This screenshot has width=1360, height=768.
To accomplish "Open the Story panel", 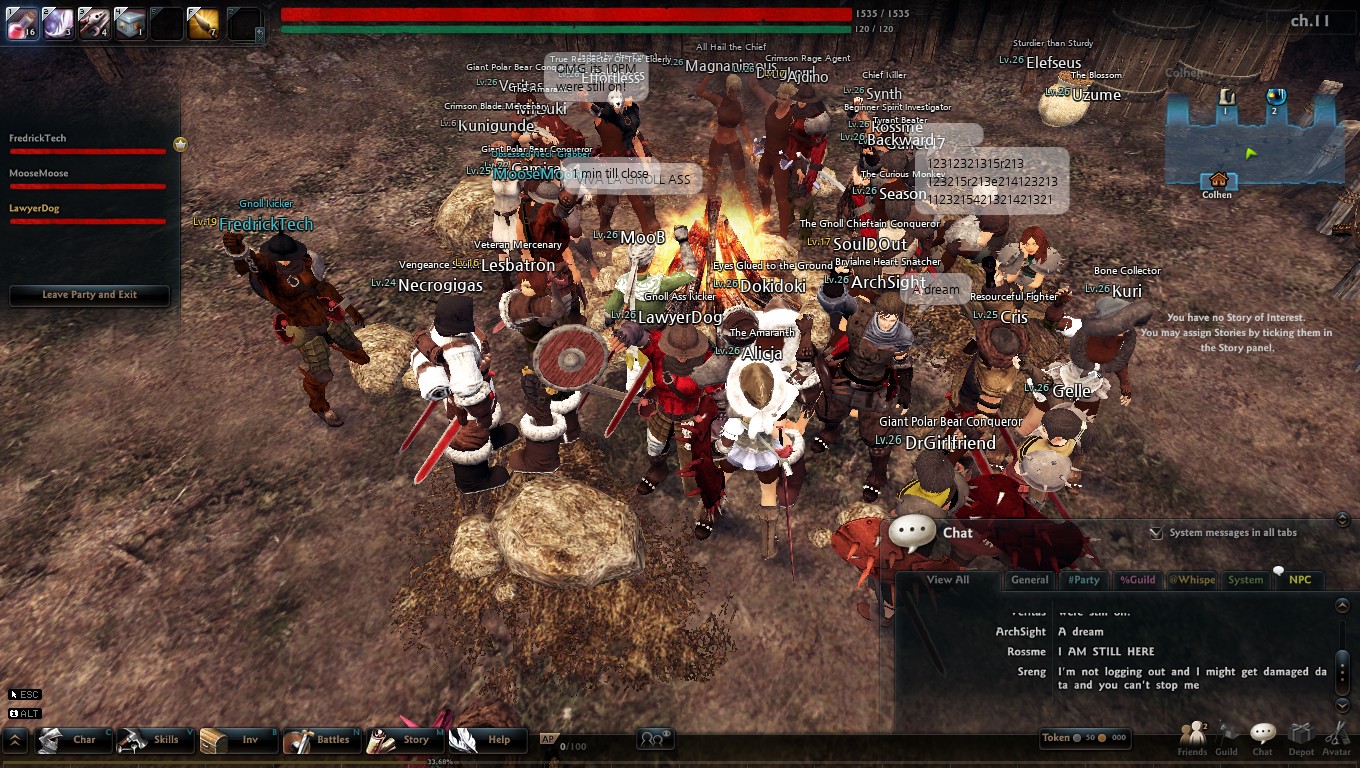I will tap(403, 740).
